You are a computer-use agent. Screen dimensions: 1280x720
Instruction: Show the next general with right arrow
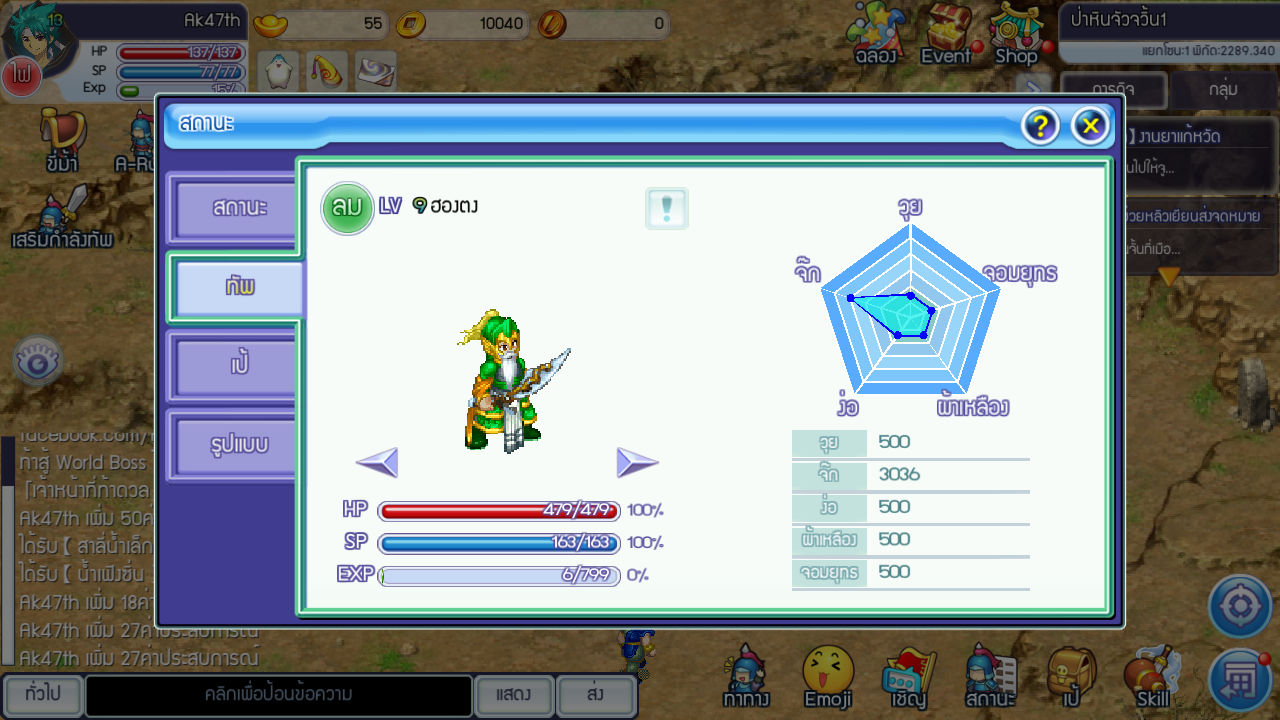(x=637, y=462)
